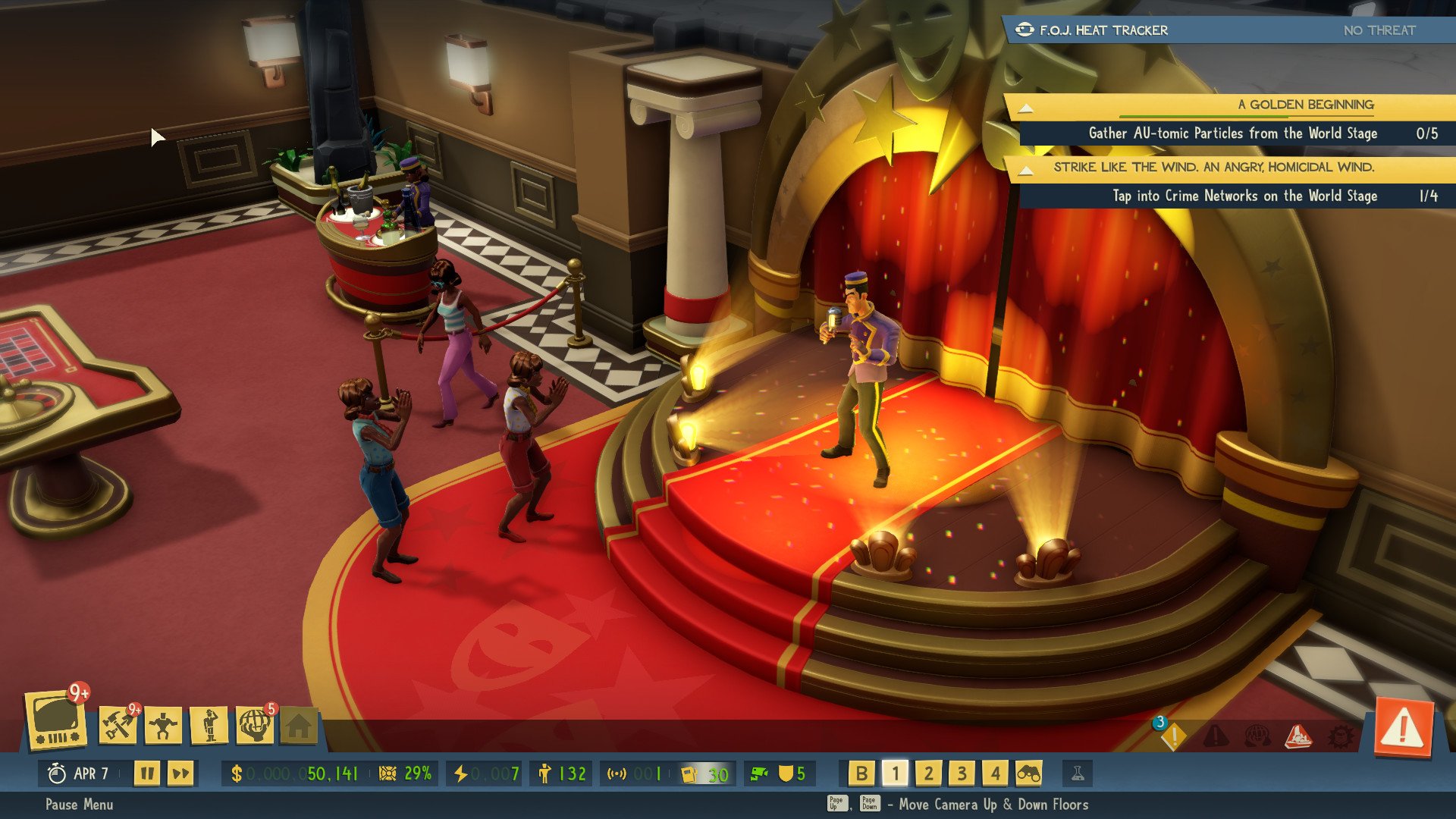Click the binoculars view button

1028,773
